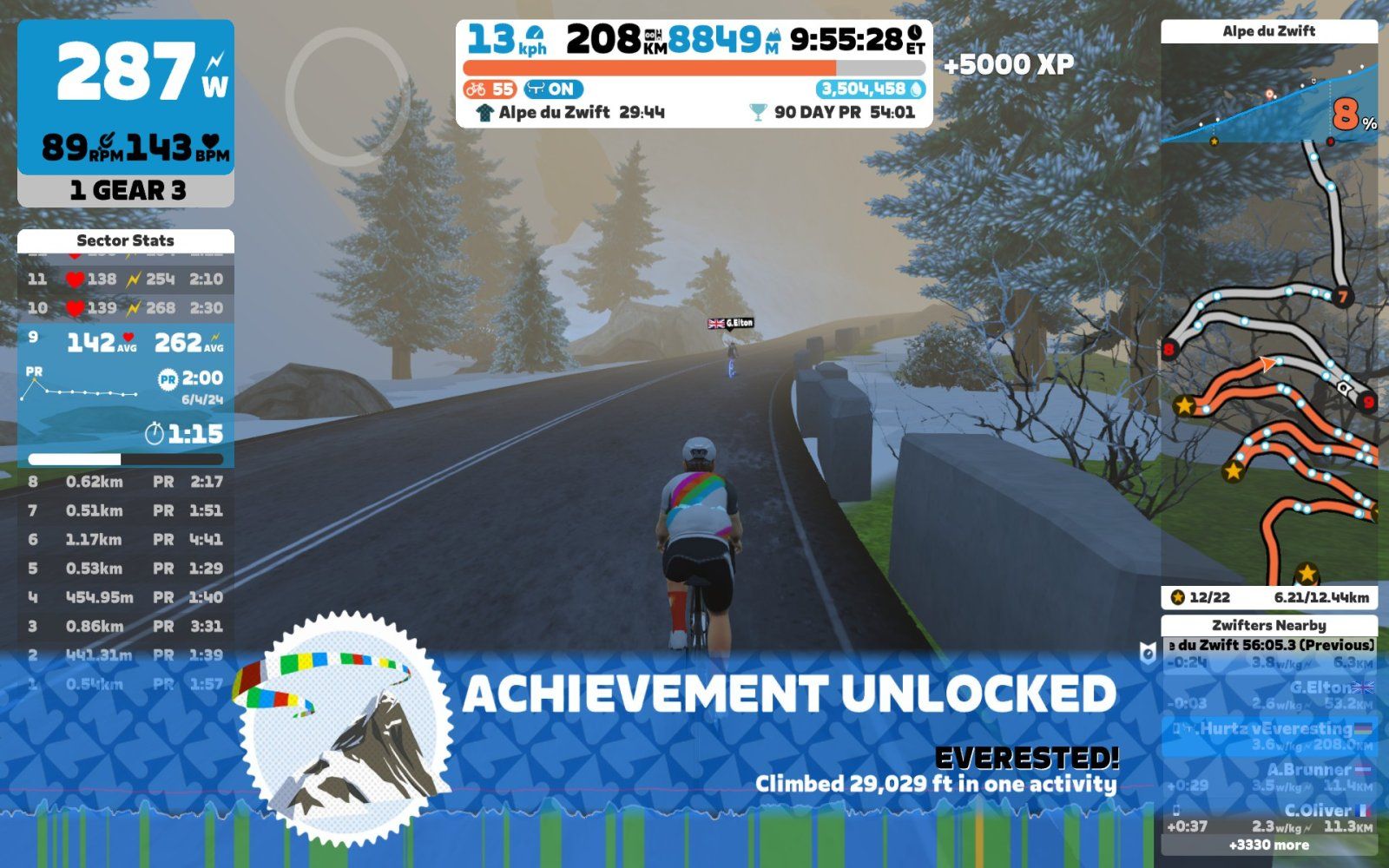The height and width of the screenshot is (868, 1389).
Task: Click the Hurtz vEveresting rider row
Action: pyautogui.click(x=1269, y=736)
